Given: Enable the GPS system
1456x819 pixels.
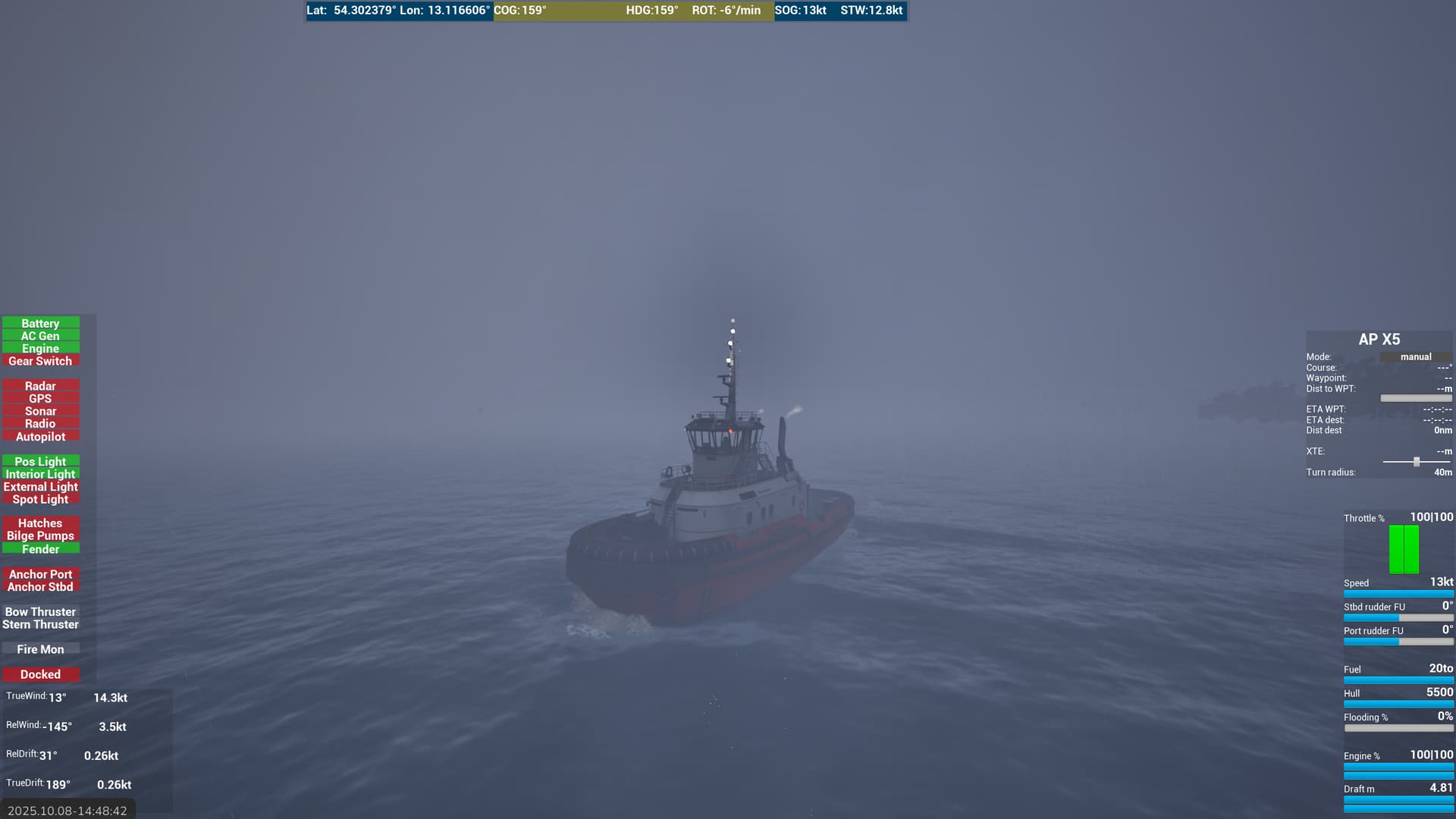Looking at the screenshot, I should [x=40, y=399].
